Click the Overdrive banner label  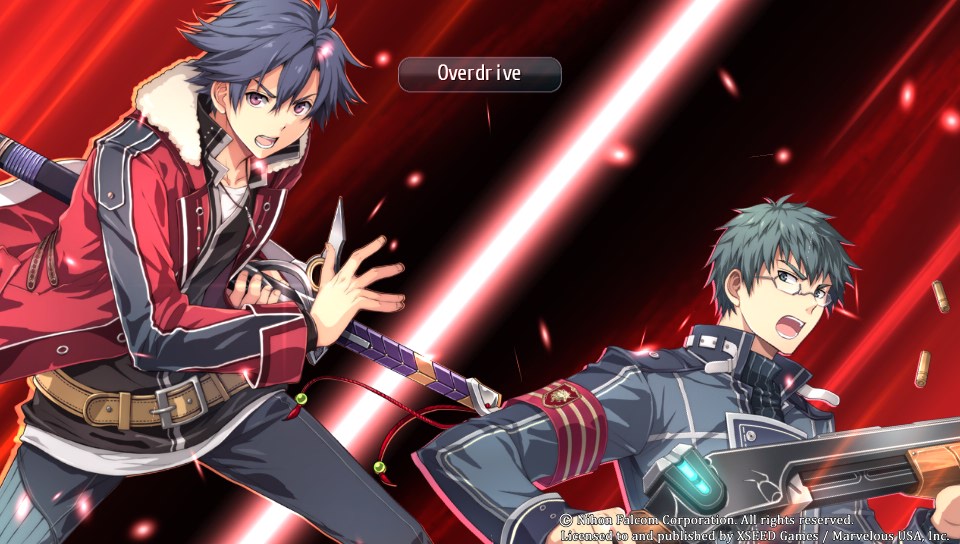pos(479,74)
